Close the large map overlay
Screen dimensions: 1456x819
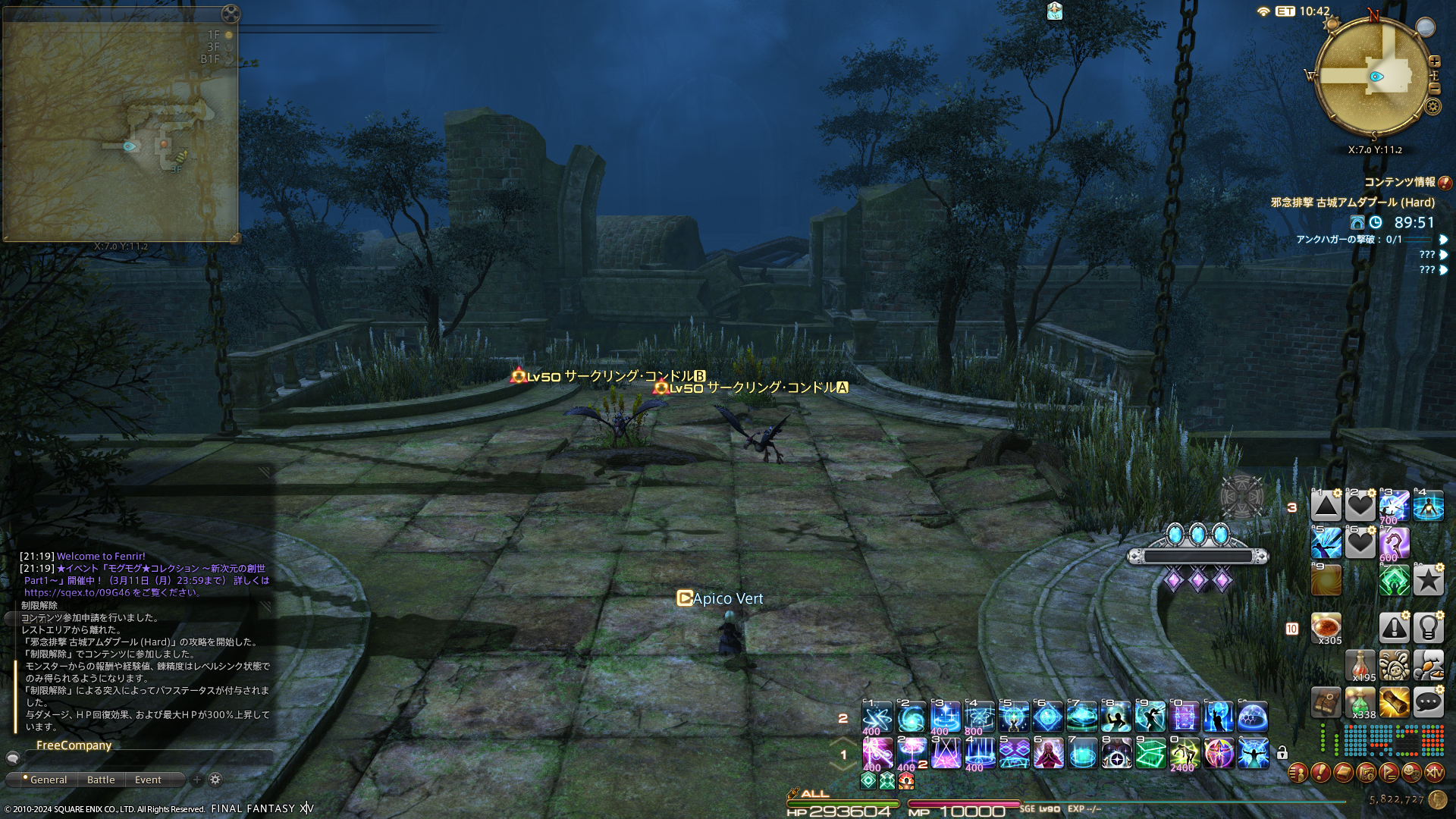(231, 14)
